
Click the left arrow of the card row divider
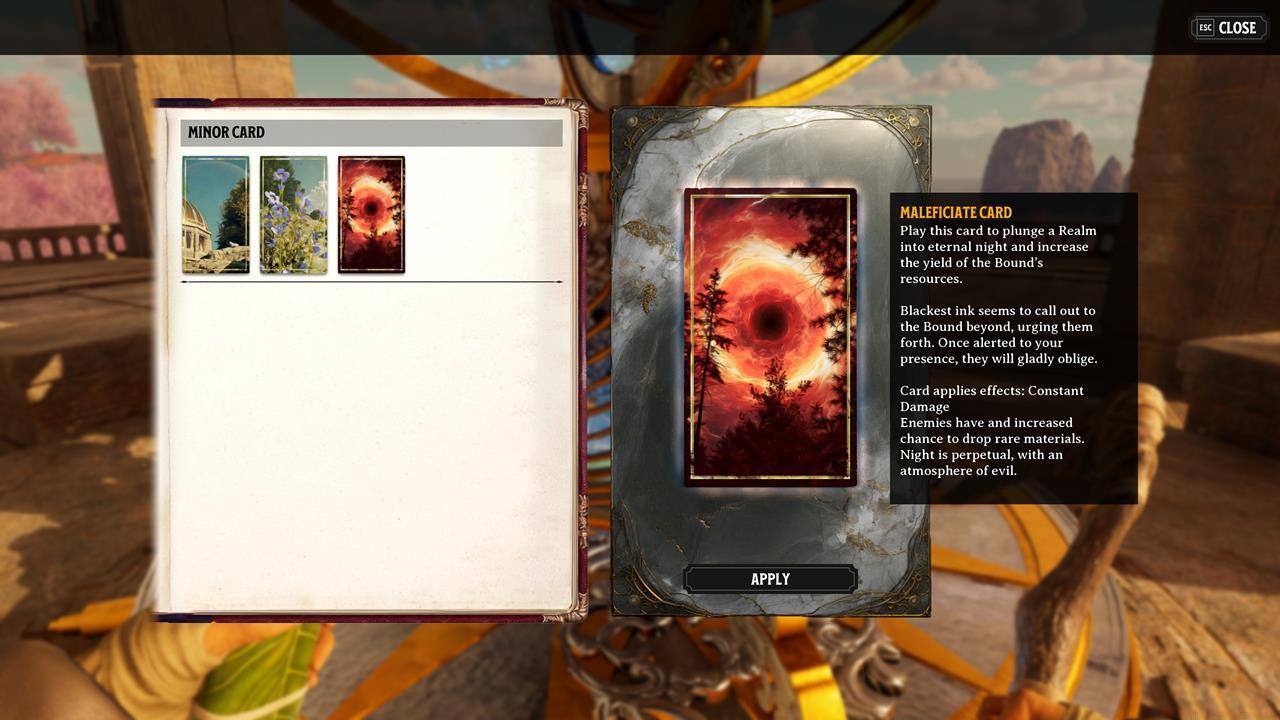tap(182, 282)
